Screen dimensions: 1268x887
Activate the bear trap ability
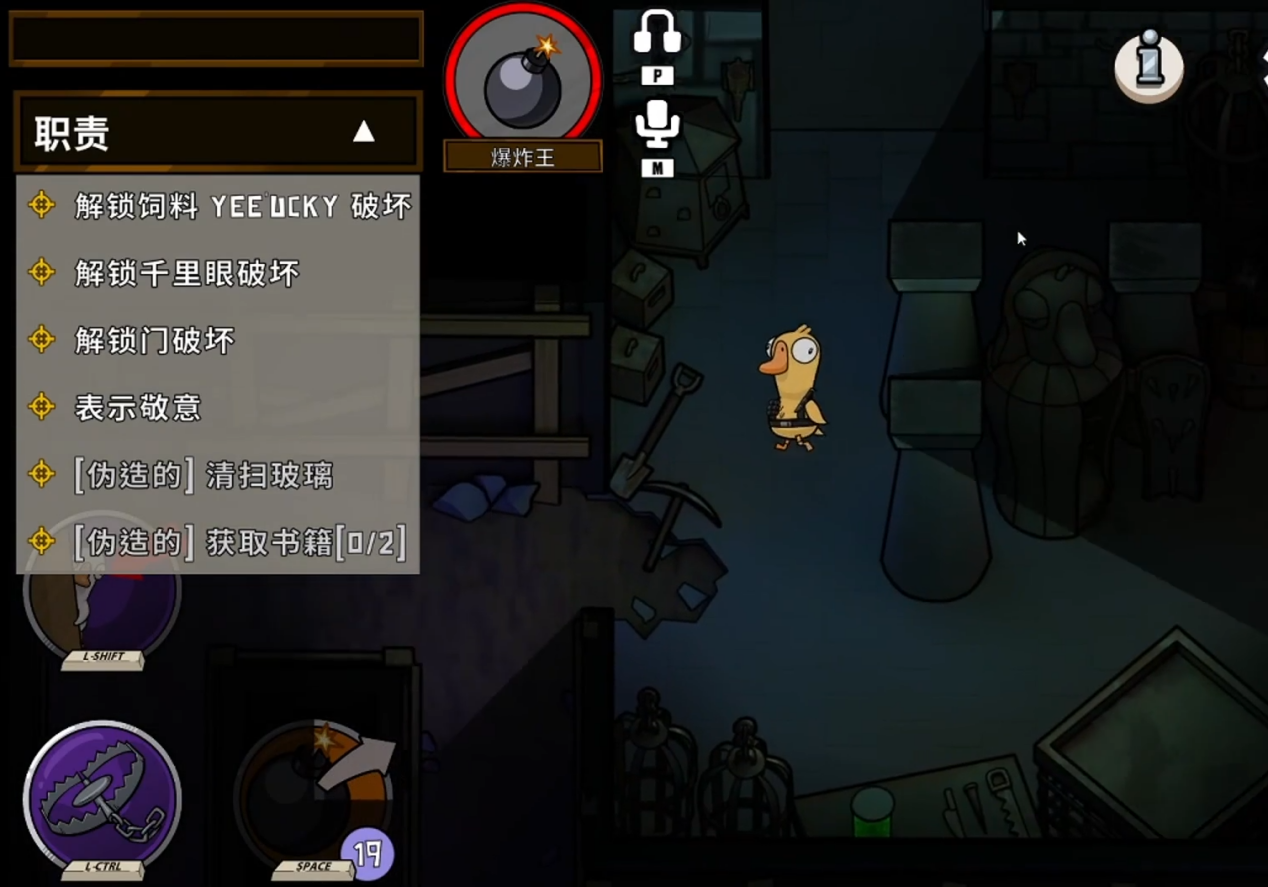pos(101,797)
